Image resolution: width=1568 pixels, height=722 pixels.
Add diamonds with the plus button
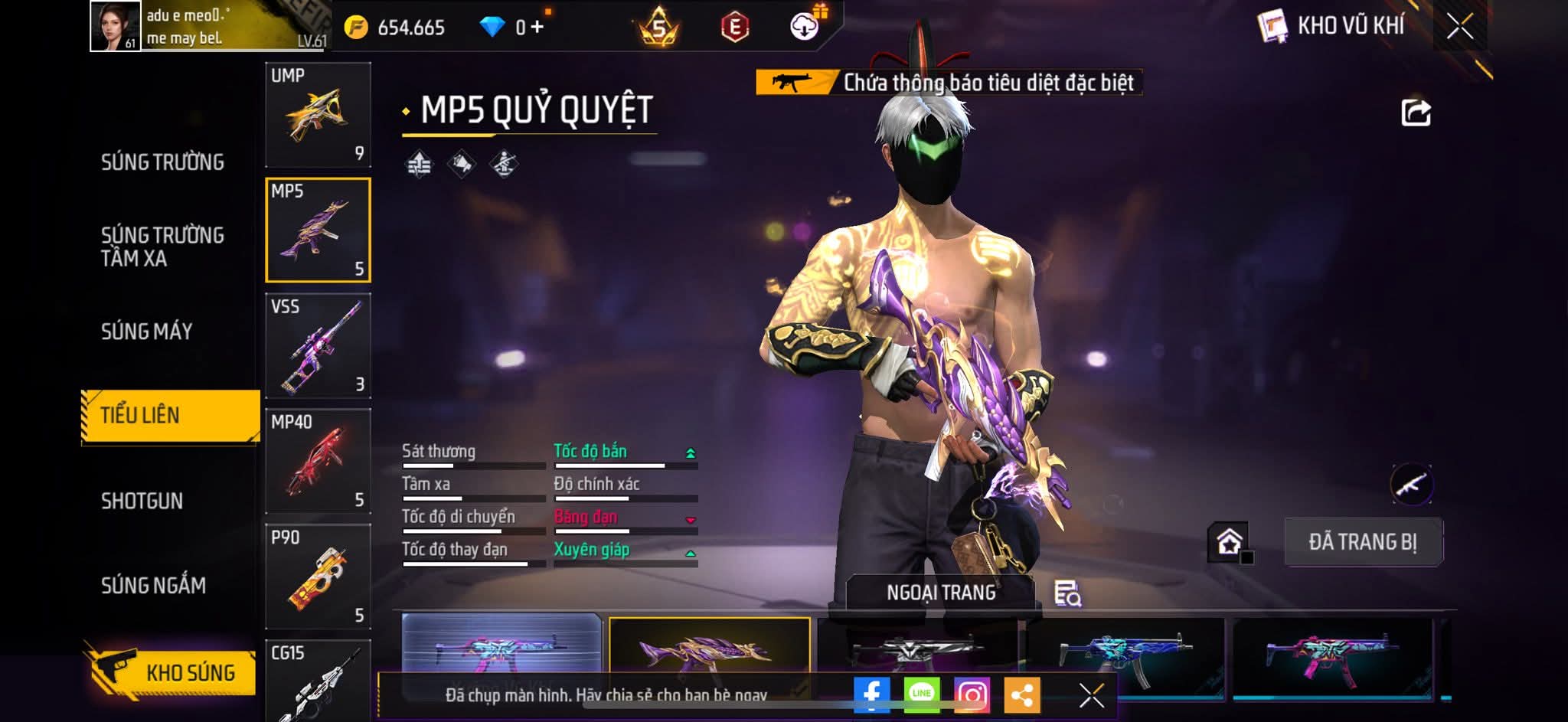click(537, 28)
